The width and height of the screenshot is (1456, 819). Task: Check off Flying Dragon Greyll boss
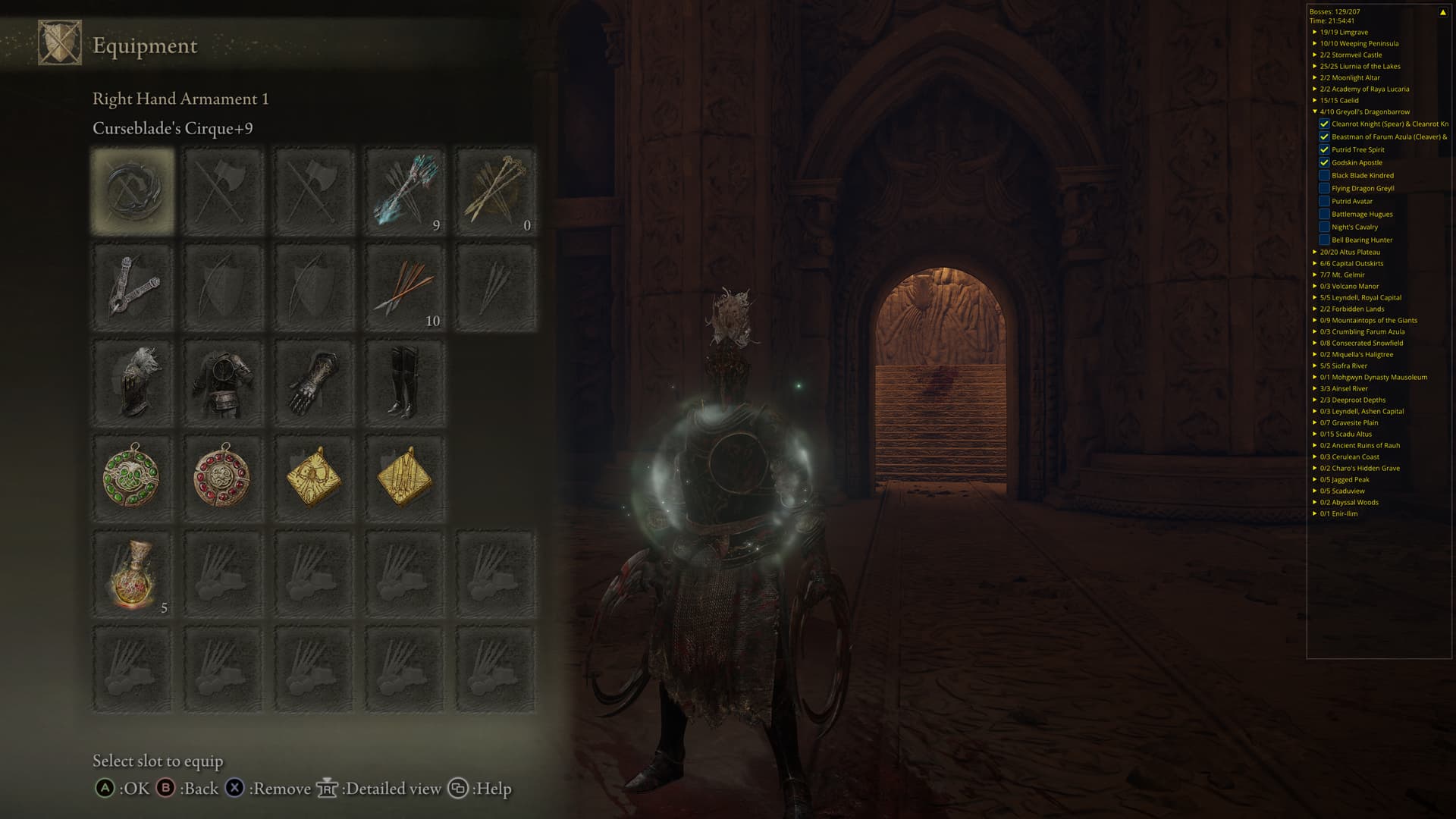tap(1324, 188)
